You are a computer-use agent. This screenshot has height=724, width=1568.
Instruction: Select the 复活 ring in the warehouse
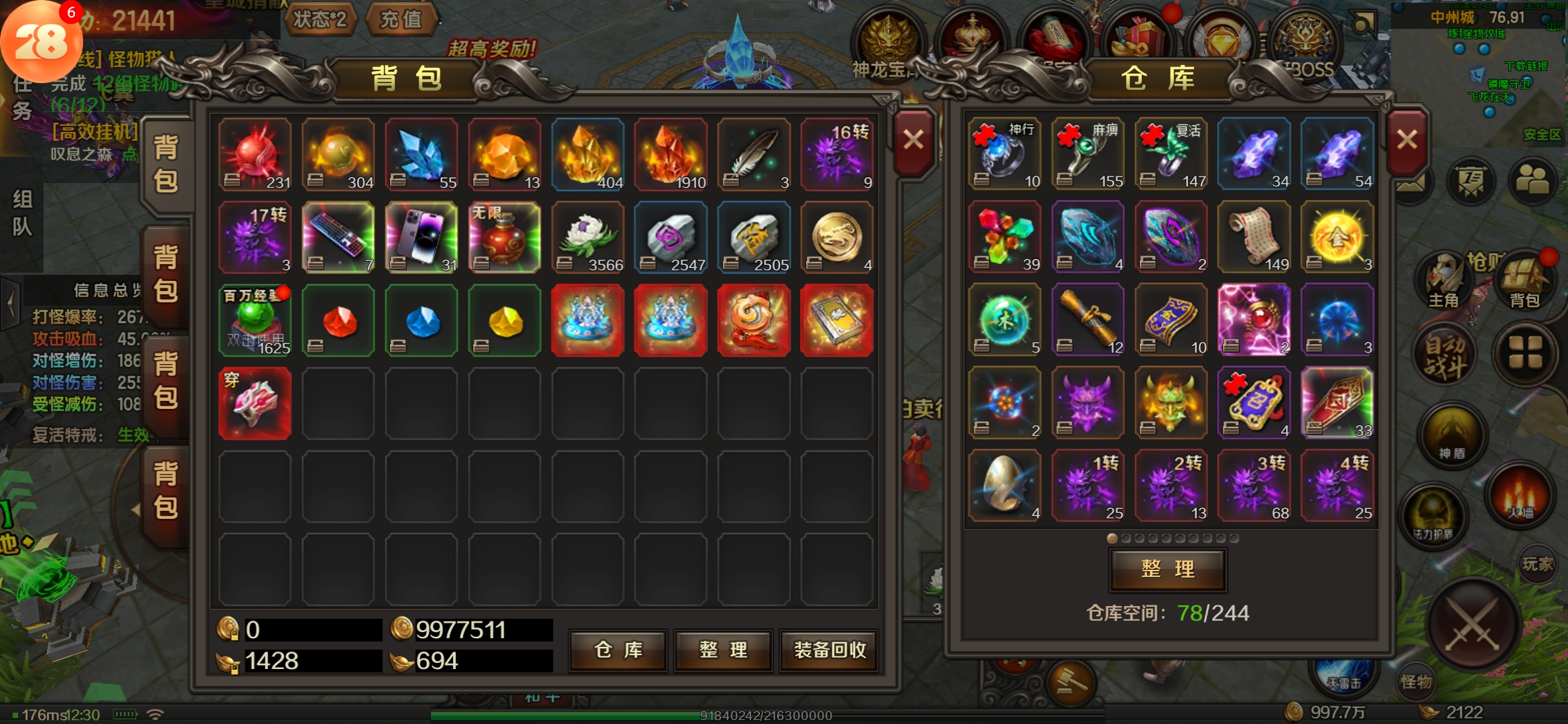1171,155
